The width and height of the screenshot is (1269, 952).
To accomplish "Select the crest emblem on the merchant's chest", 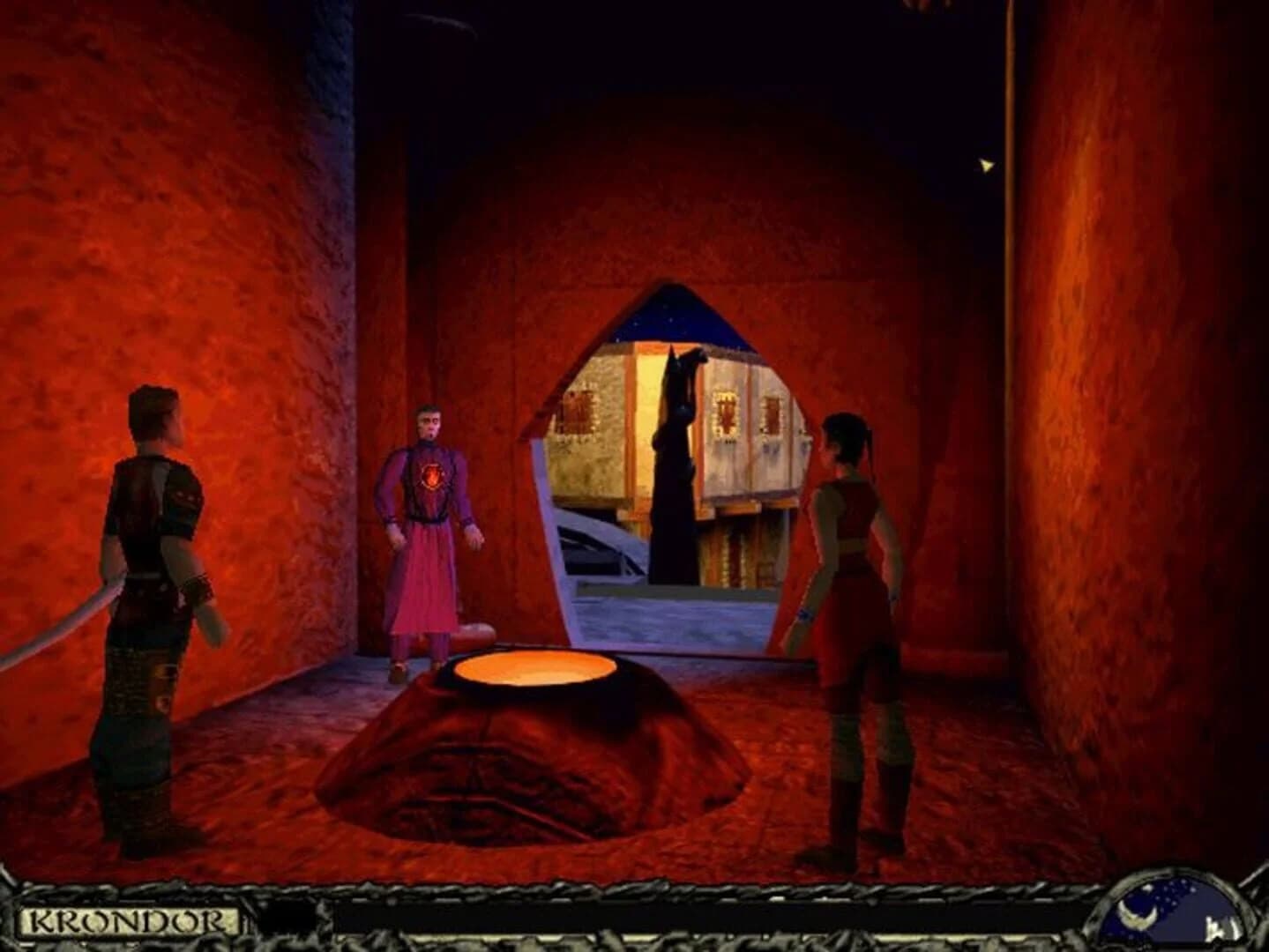I will click(431, 477).
